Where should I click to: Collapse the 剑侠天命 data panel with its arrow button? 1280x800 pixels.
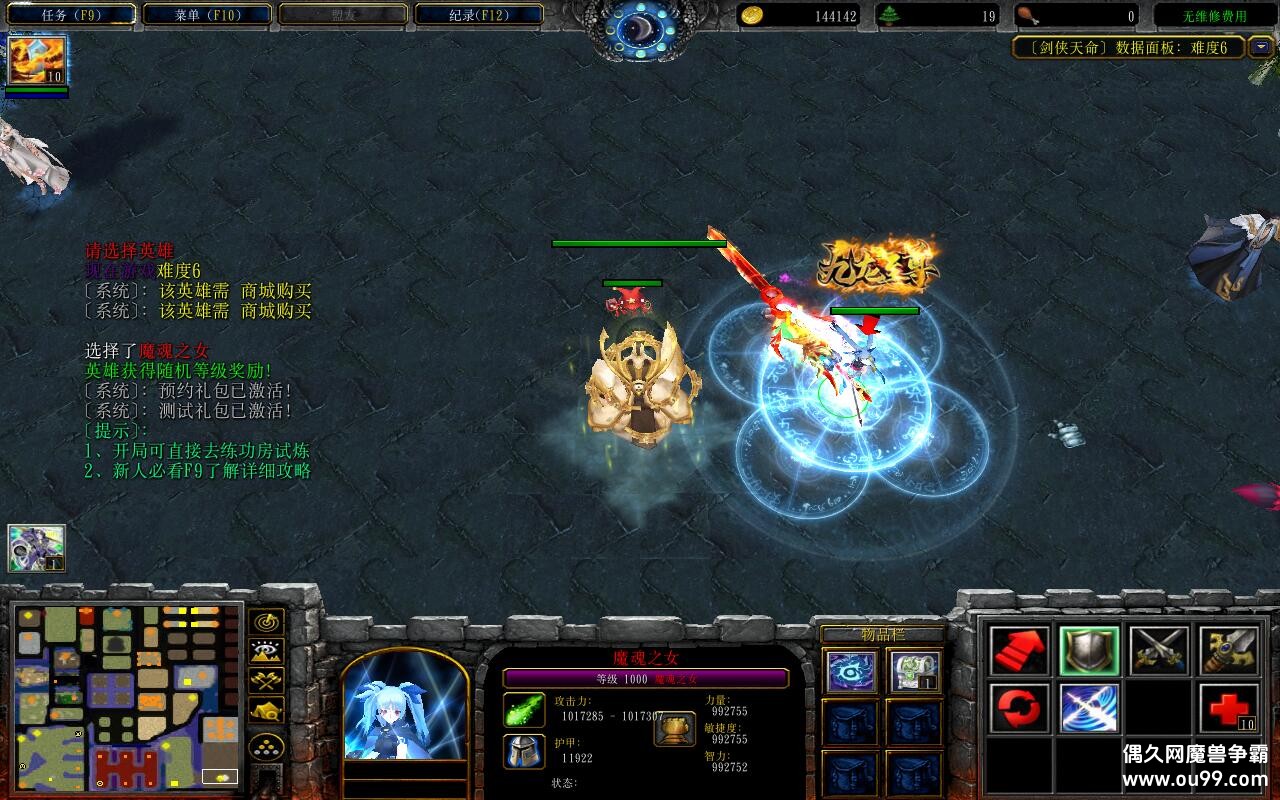[1261, 47]
